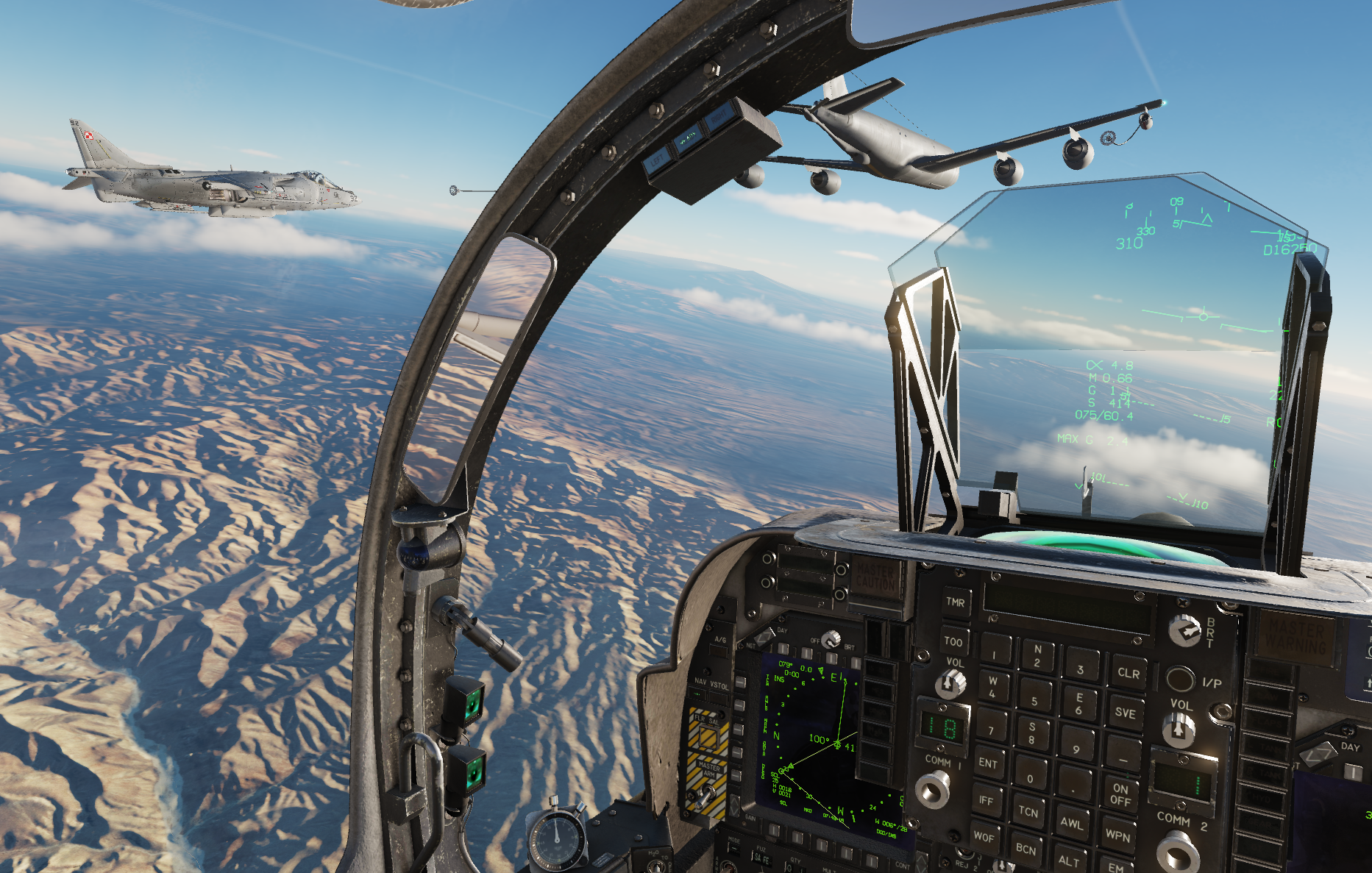The height and width of the screenshot is (873, 1372).
Task: Enter digit 5 on the keypad
Action: [x=1034, y=701]
